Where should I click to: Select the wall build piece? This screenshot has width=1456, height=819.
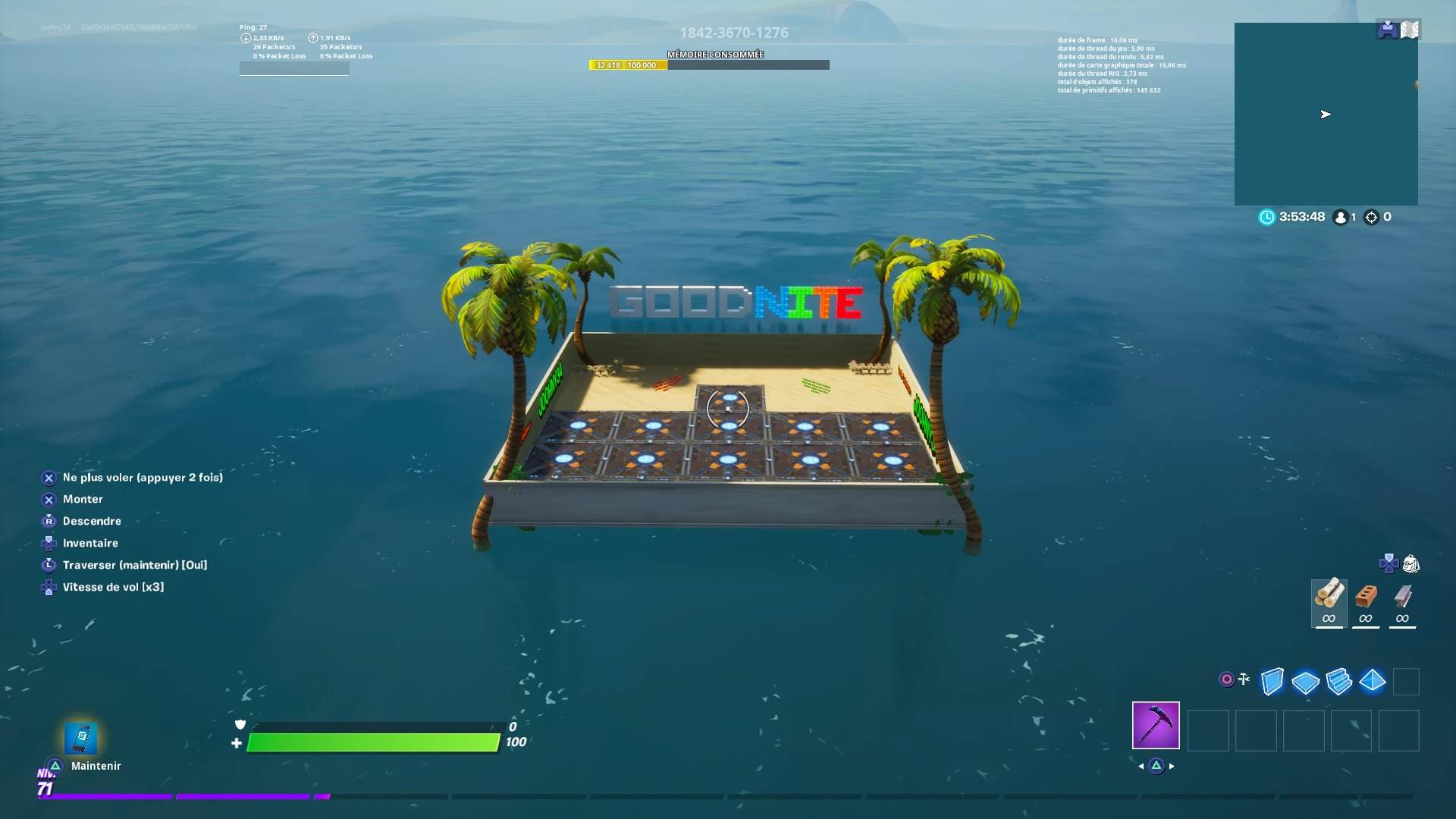[x=1273, y=682]
